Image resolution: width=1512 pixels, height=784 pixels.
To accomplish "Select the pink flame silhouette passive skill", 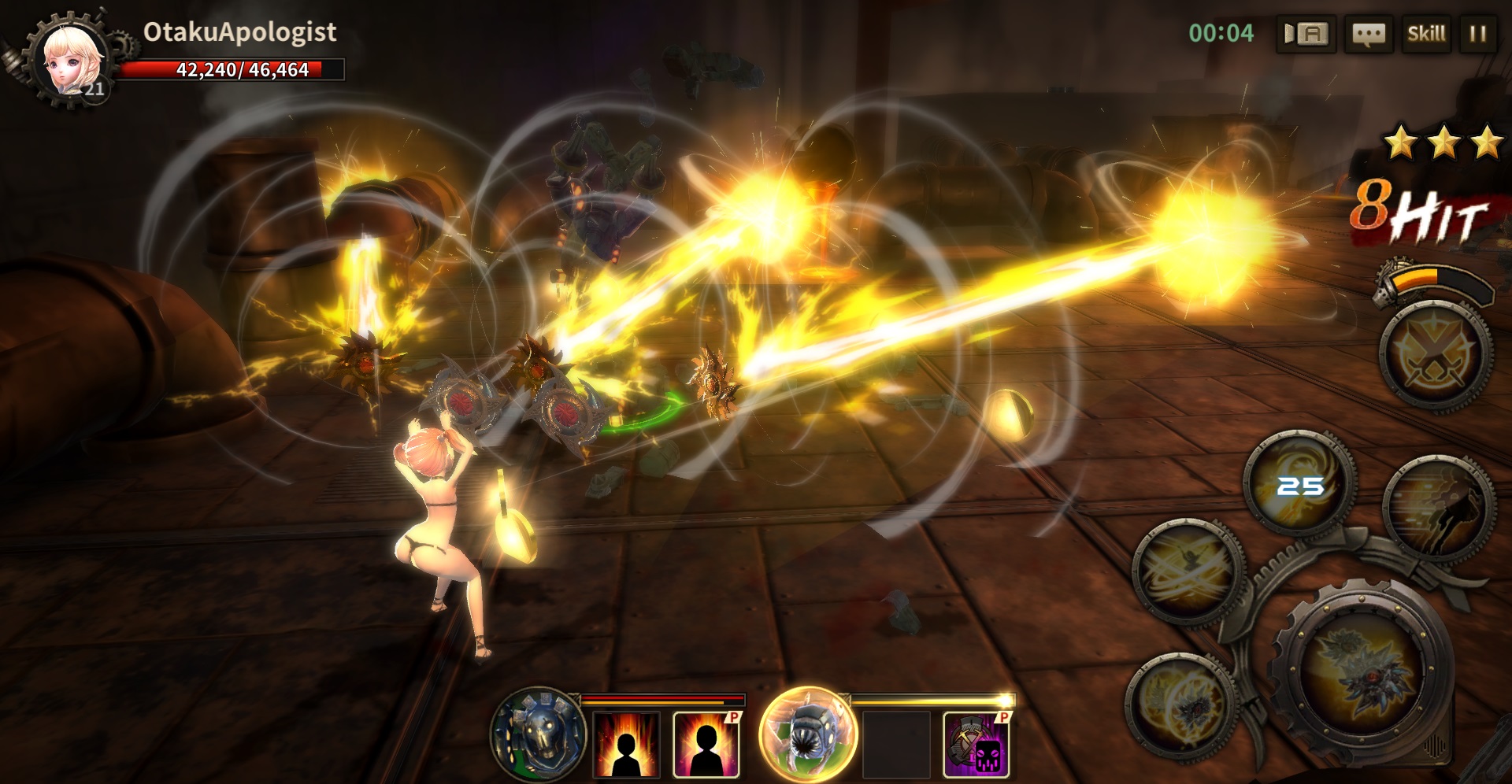I will point(706,744).
